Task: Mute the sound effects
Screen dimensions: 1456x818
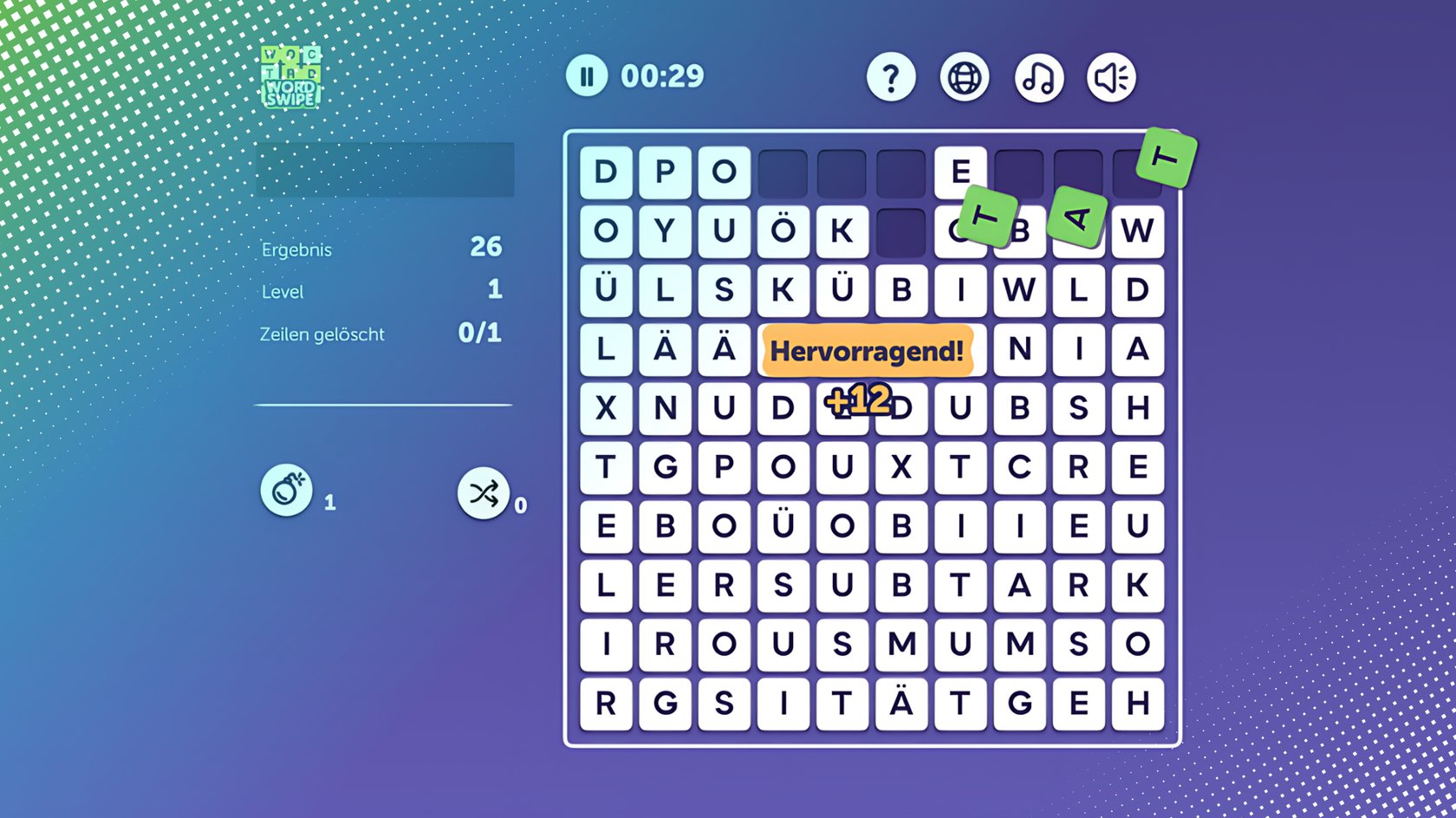Action: [x=1110, y=76]
